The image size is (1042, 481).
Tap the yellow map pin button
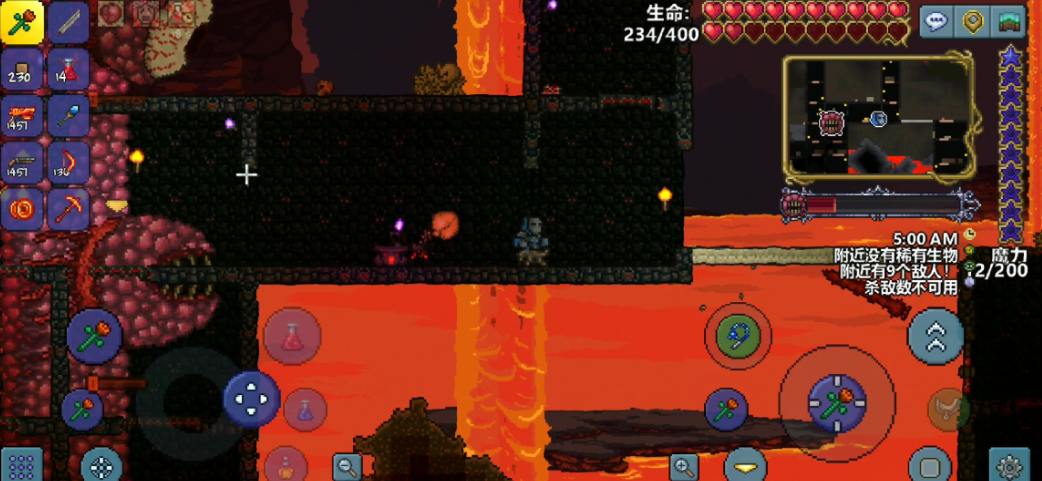click(x=972, y=22)
